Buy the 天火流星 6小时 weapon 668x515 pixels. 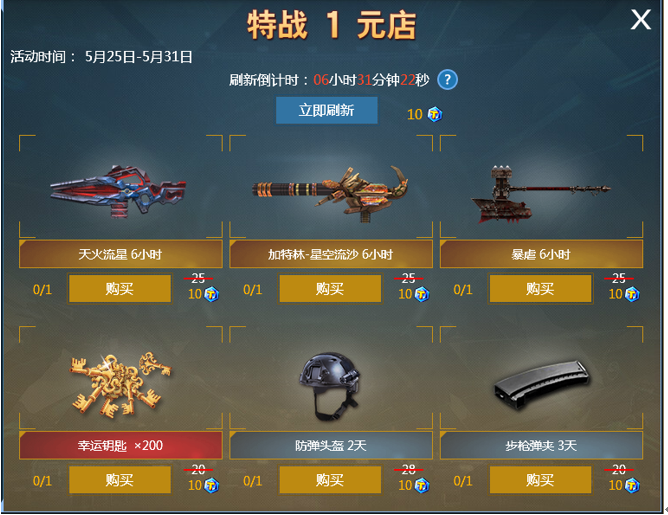tap(120, 289)
